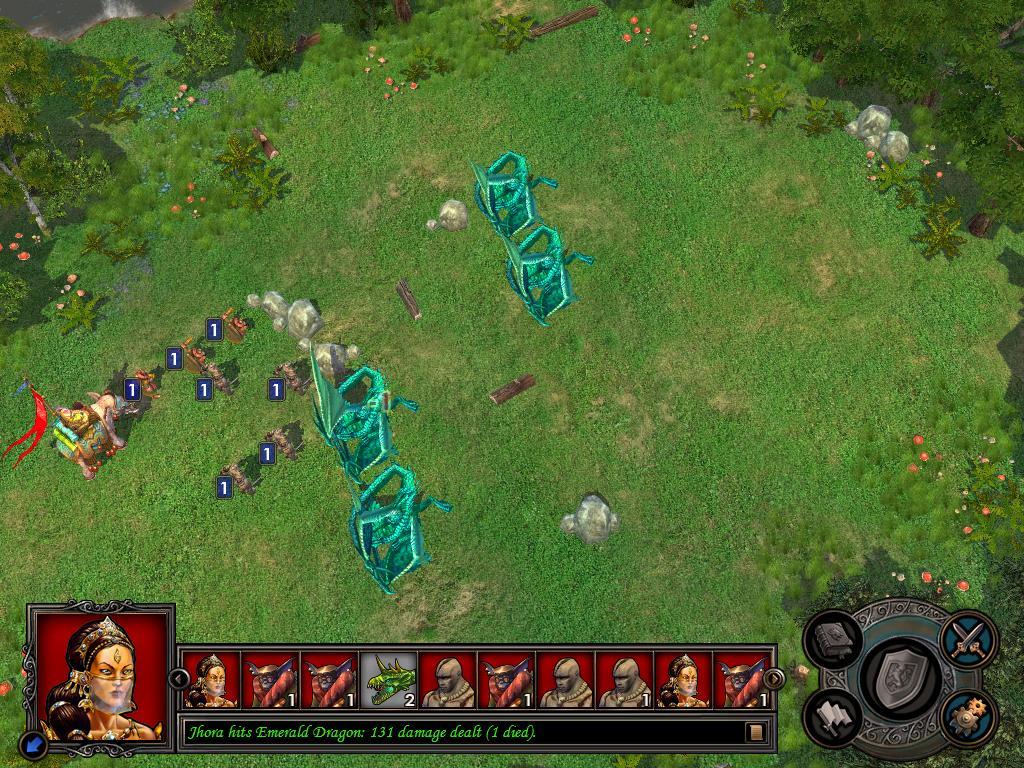Select the Emerald Dragon in the initiative bar
This screenshot has height=768, width=1024.
pyautogui.click(x=389, y=680)
